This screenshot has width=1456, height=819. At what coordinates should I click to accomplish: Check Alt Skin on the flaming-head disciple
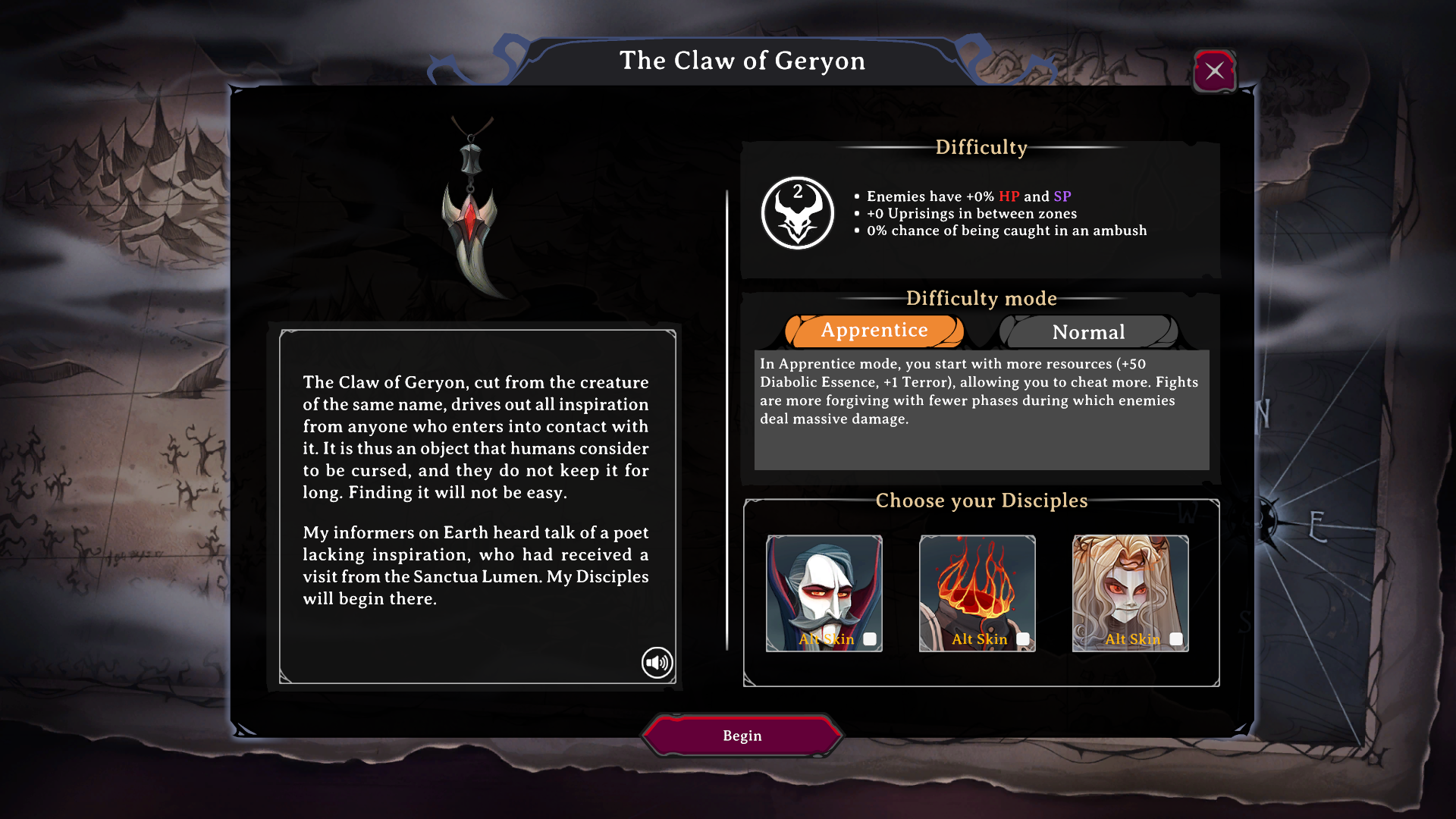1023,639
